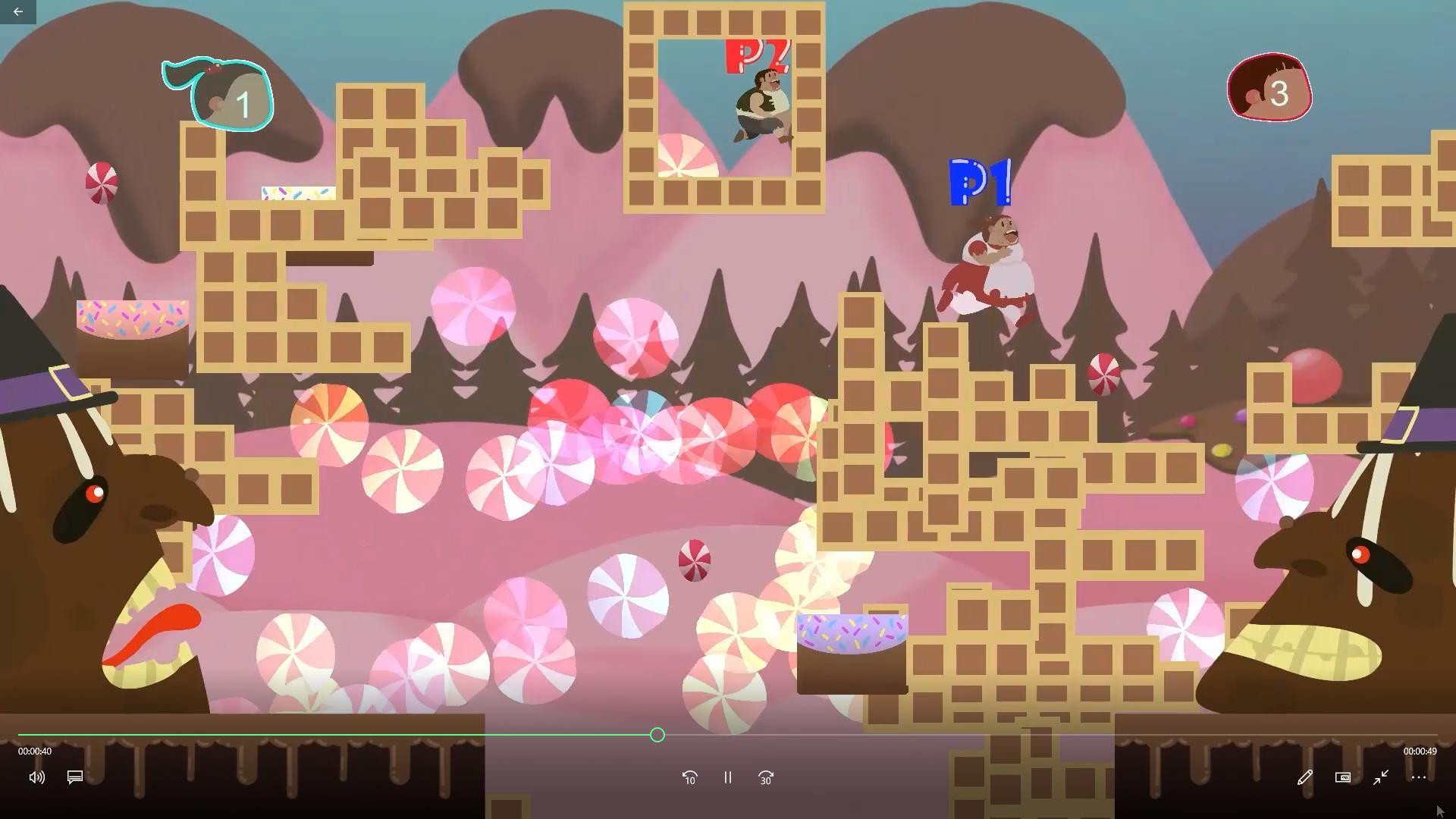Pause the playing video
Viewport: 1456px width, 819px height.
727,777
